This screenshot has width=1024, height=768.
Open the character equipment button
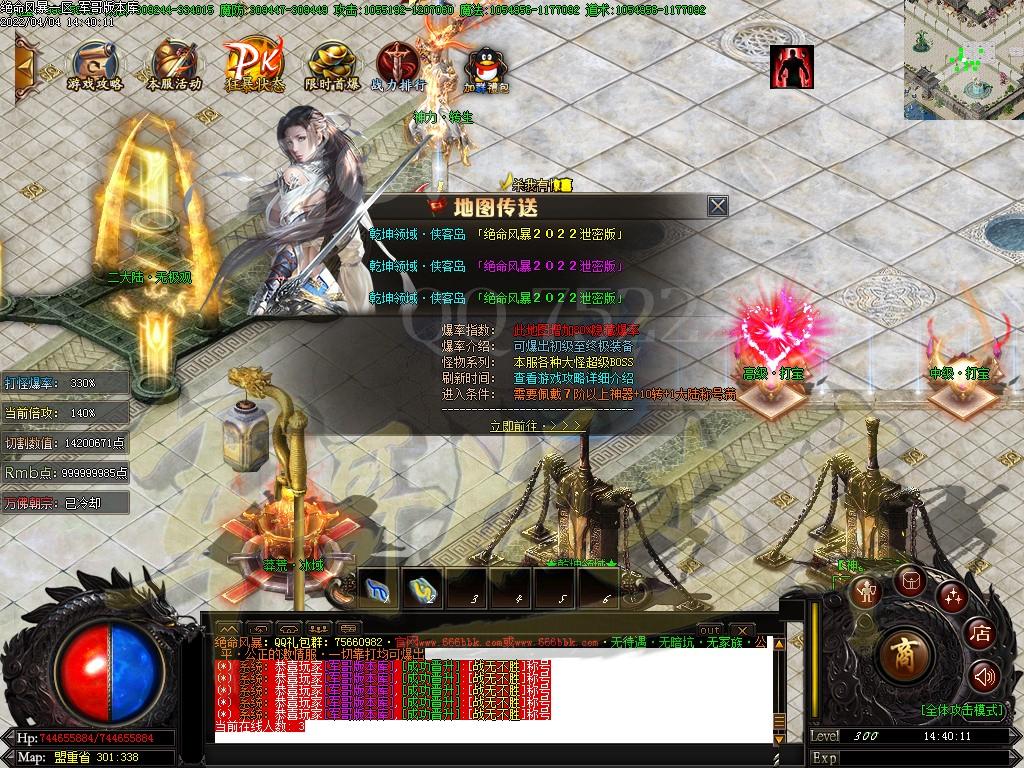(864, 592)
